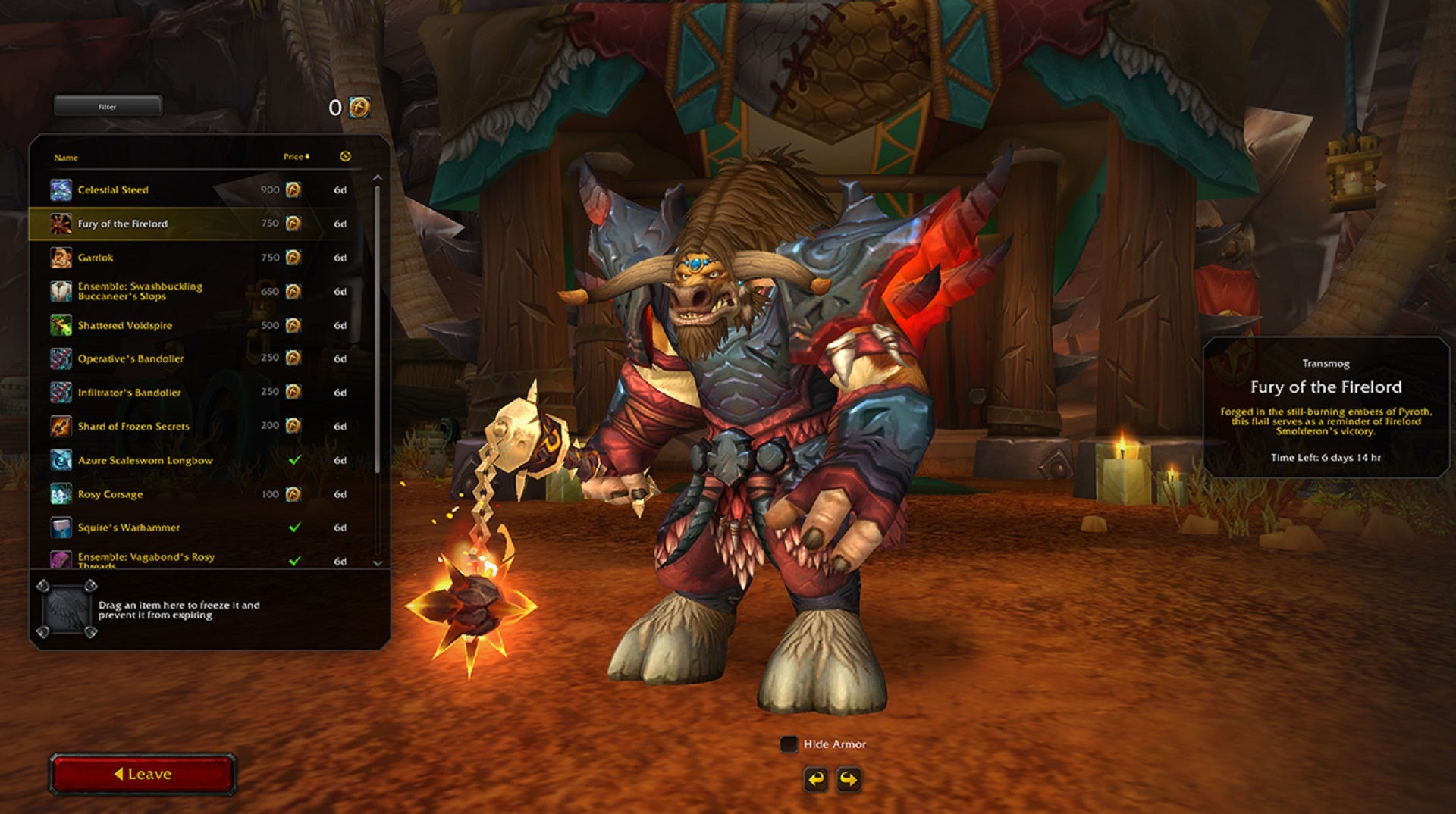
Task: Select the Shattered Voidspire icon
Action: point(59,325)
